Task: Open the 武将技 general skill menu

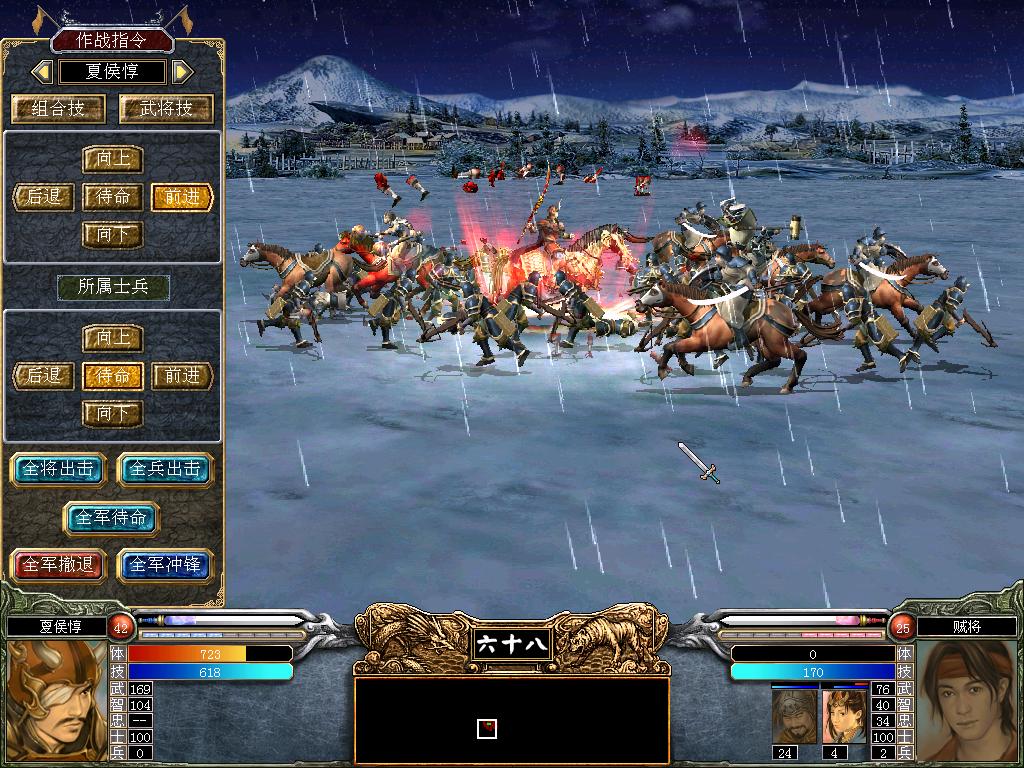Action: pyautogui.click(x=166, y=109)
